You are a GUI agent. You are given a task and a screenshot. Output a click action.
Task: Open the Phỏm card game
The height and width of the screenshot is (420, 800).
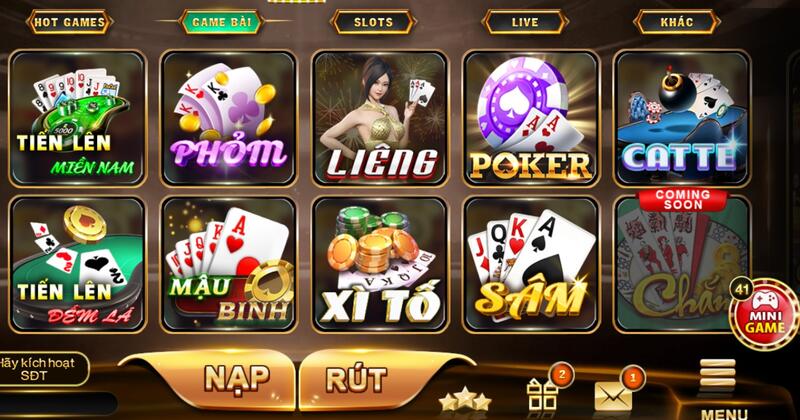click(x=228, y=117)
